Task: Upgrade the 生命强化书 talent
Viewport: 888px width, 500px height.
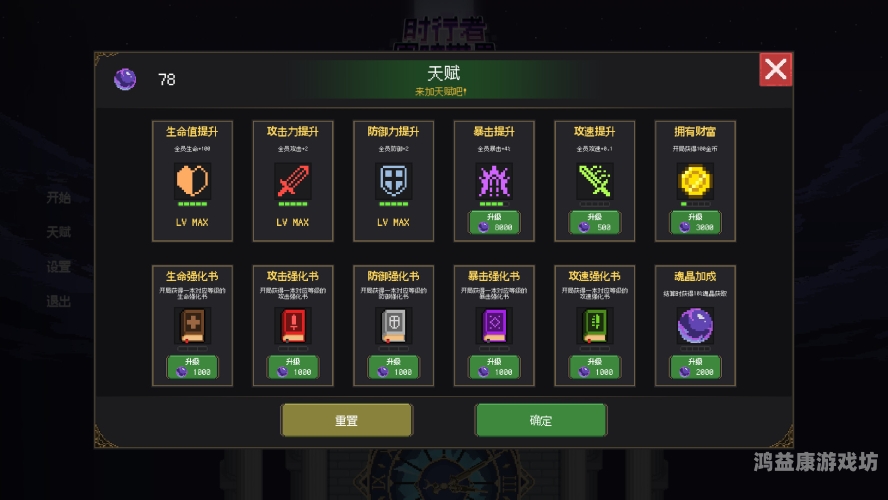Action: (x=192, y=367)
